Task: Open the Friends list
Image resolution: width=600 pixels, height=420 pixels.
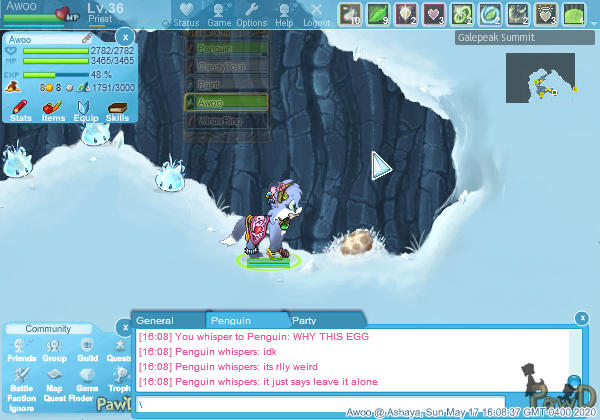Action: (21, 350)
